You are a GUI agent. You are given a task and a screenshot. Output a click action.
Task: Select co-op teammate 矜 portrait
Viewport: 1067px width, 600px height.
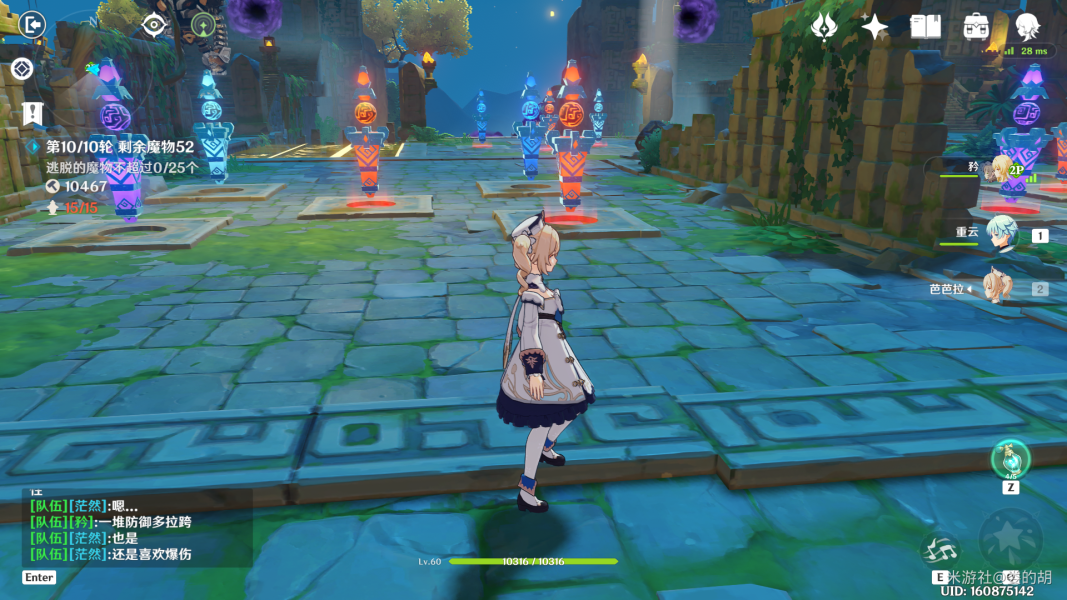[1000, 168]
